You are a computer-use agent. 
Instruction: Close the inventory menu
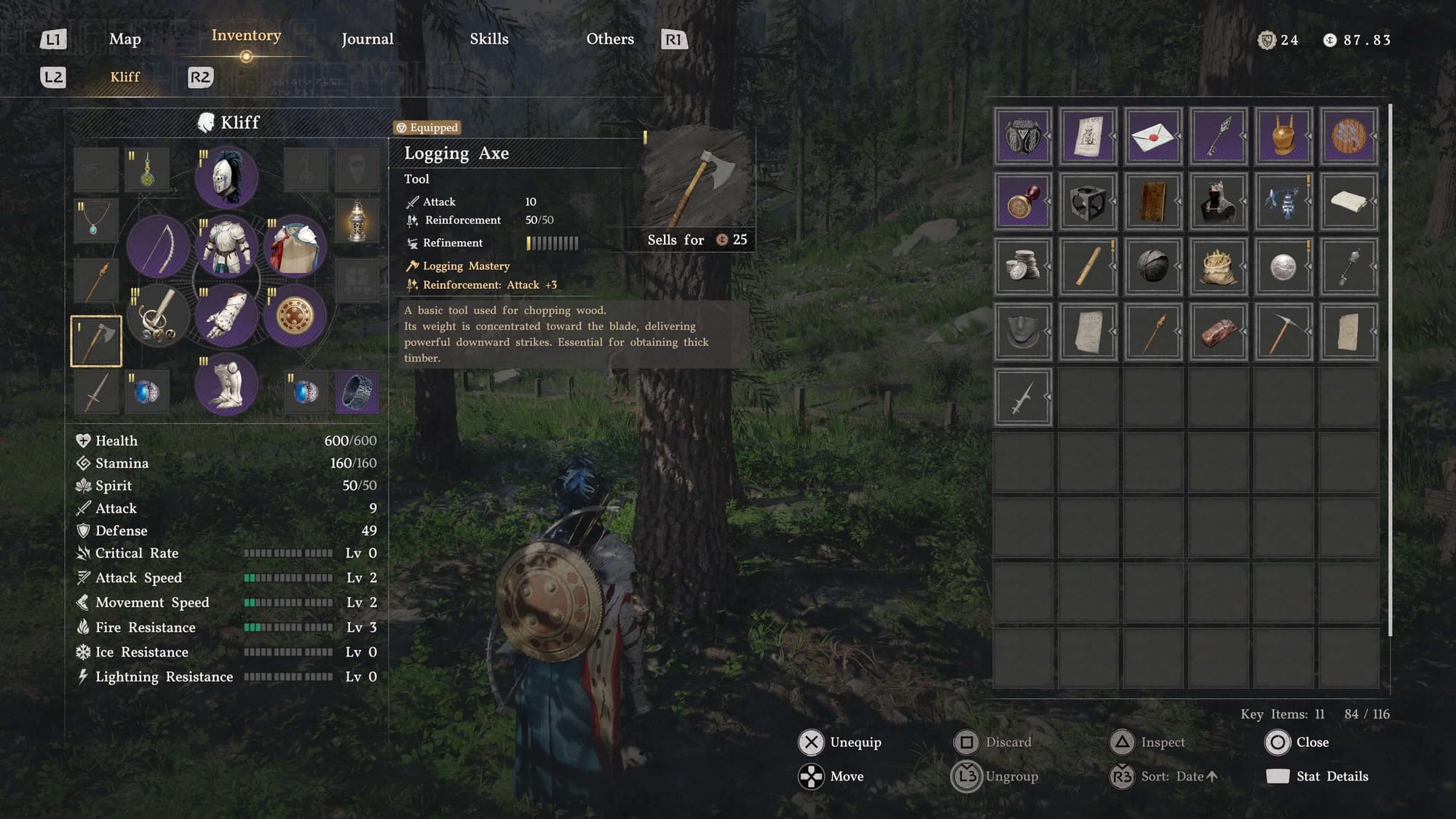tap(1297, 742)
